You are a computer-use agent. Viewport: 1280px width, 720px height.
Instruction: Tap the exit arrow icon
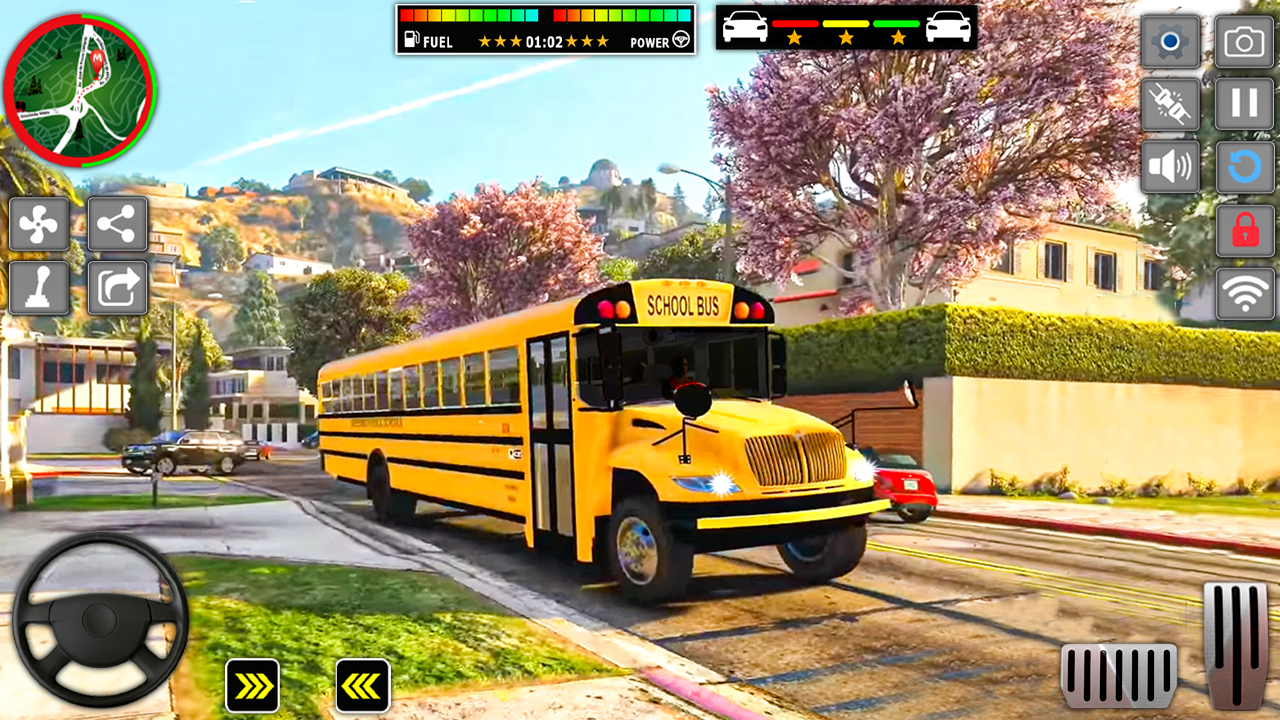tap(117, 286)
